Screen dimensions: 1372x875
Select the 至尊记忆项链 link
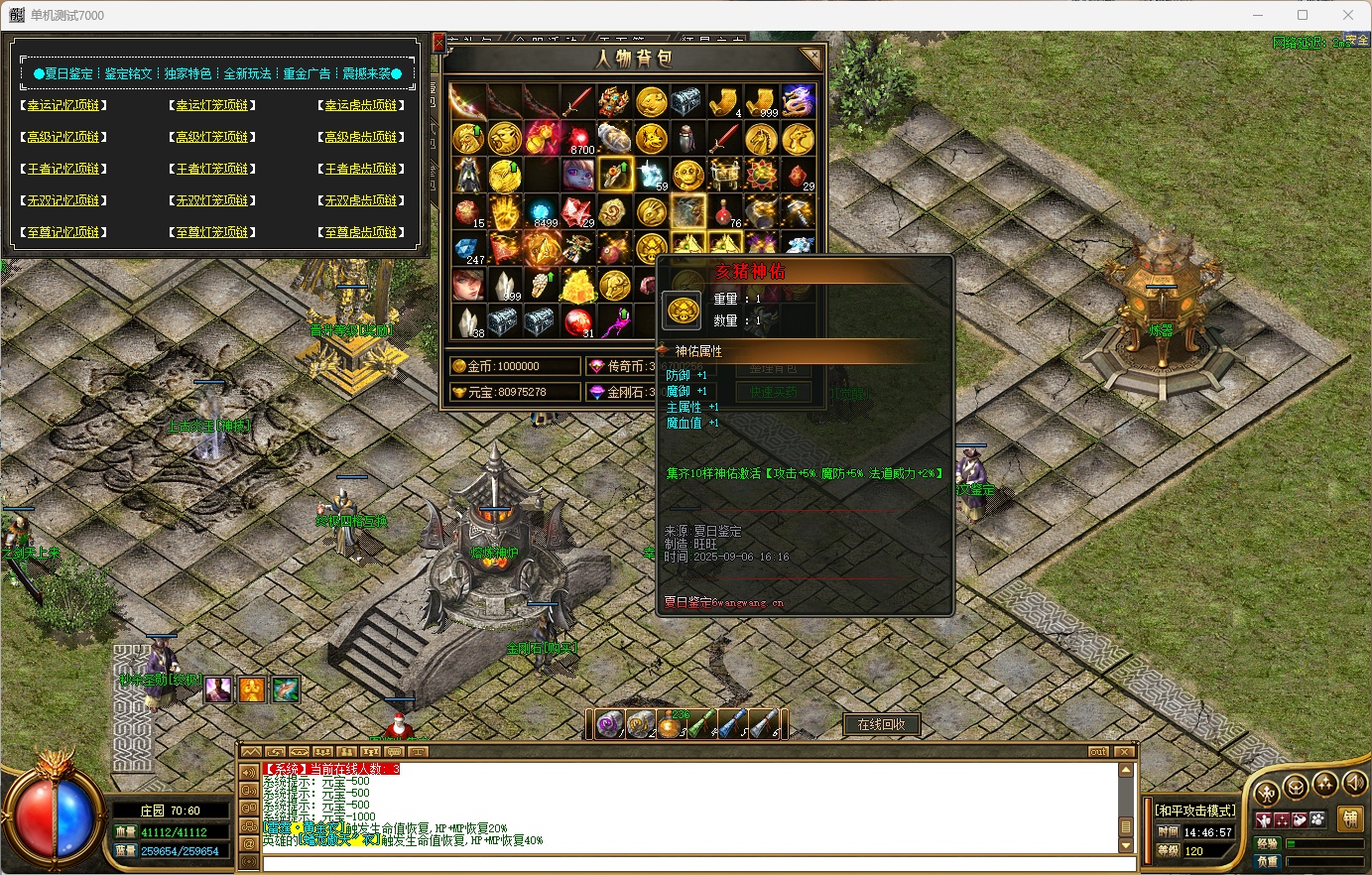click(63, 232)
